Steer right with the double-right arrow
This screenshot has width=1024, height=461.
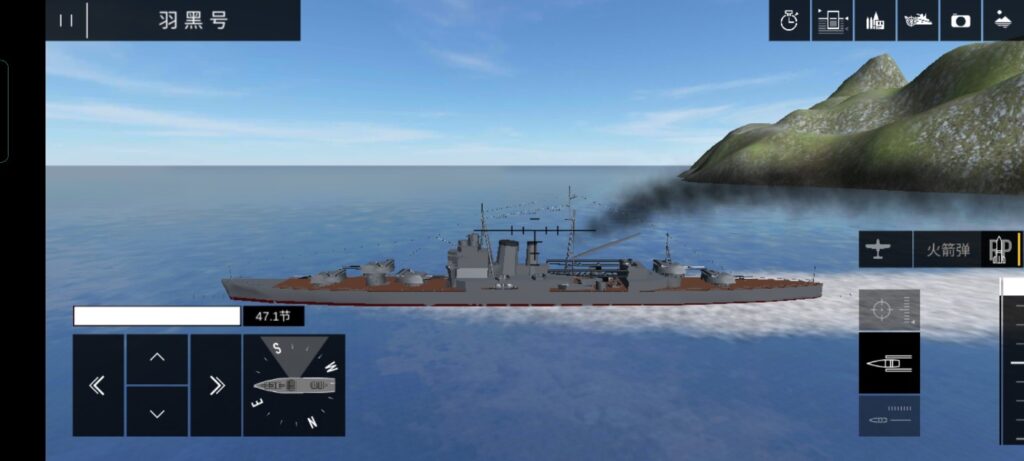click(216, 385)
